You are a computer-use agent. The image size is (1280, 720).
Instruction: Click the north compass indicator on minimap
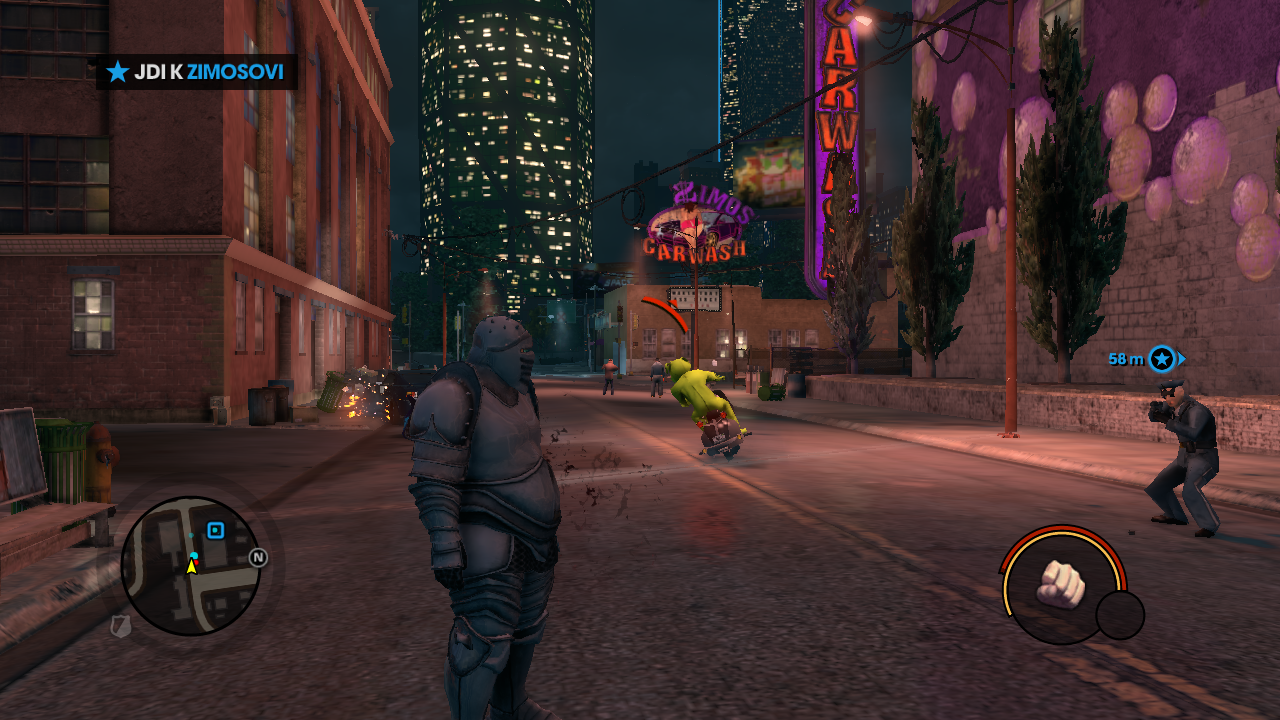258,557
